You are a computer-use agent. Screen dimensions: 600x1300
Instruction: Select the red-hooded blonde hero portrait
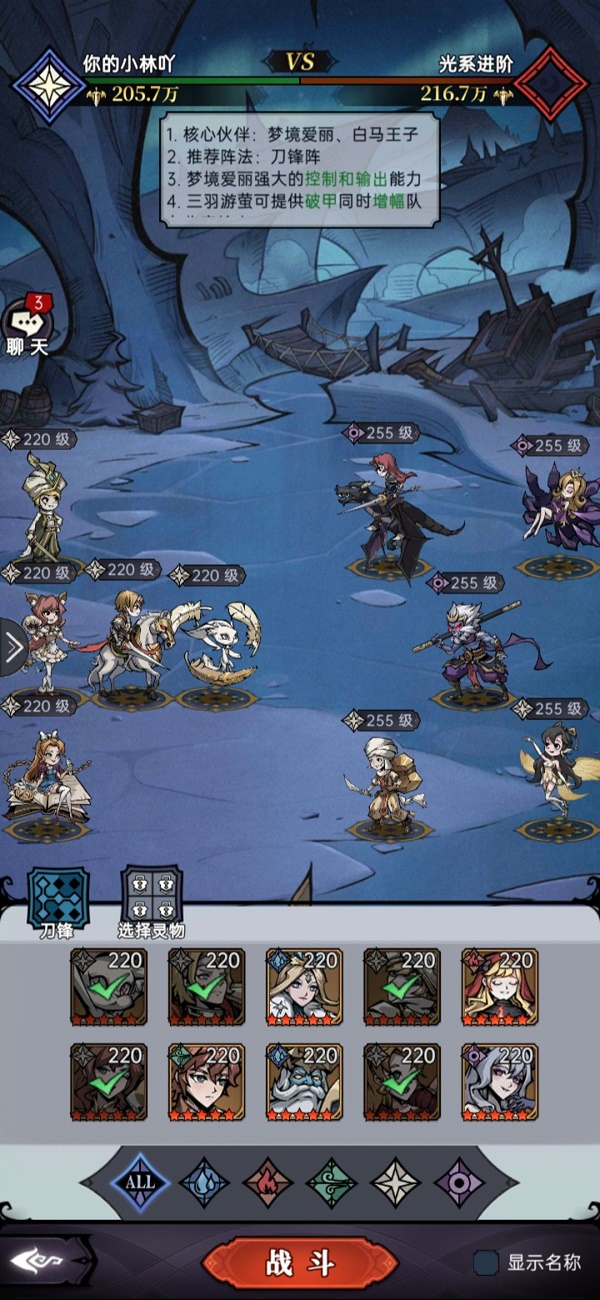pyautogui.click(x=499, y=987)
